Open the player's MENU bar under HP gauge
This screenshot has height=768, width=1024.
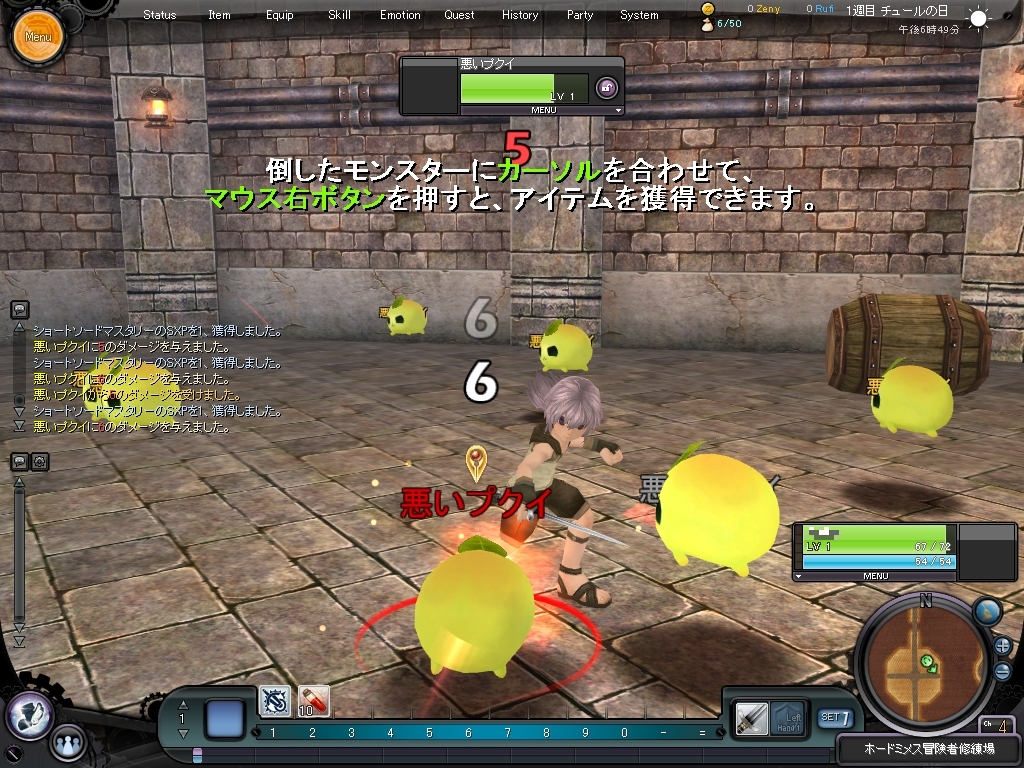(875, 576)
